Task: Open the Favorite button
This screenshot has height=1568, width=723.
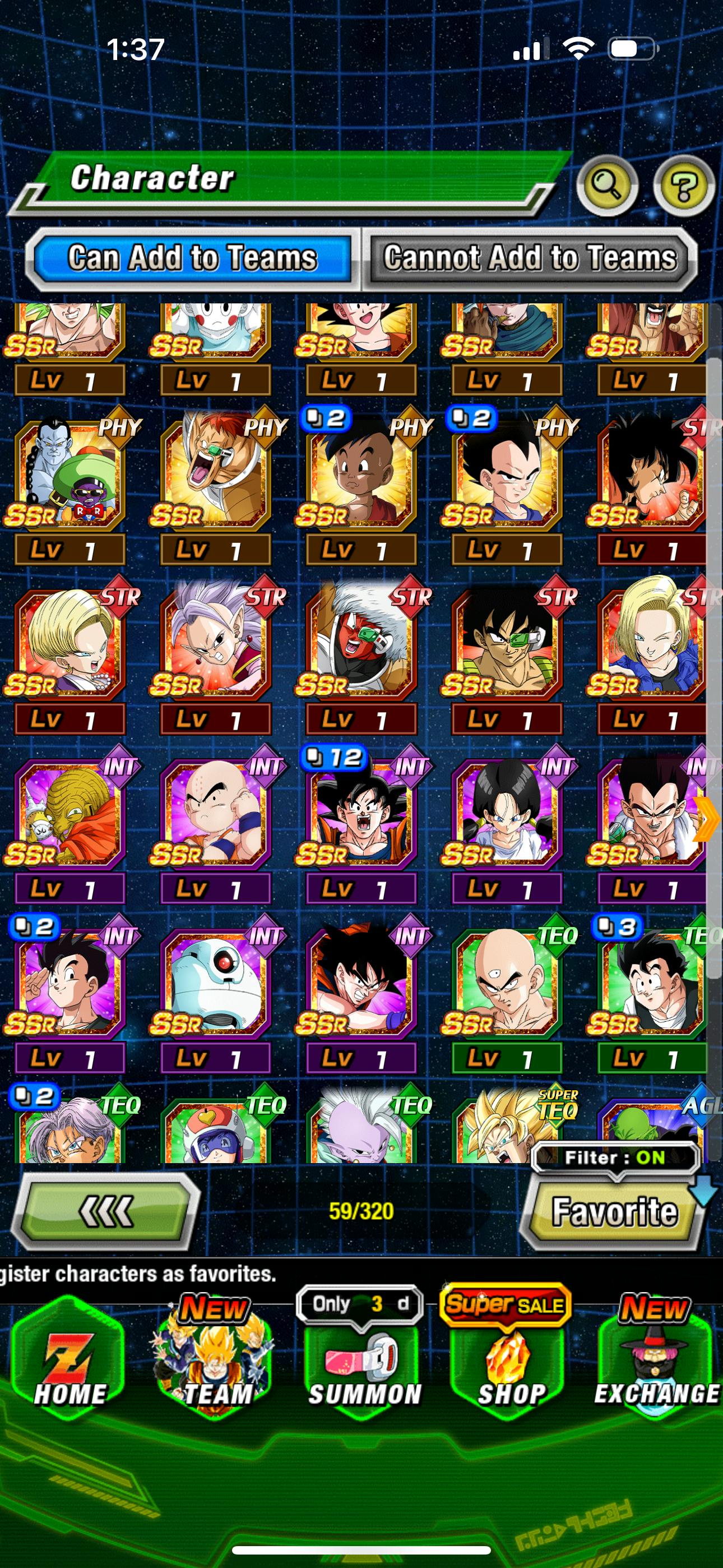Action: (614, 1211)
